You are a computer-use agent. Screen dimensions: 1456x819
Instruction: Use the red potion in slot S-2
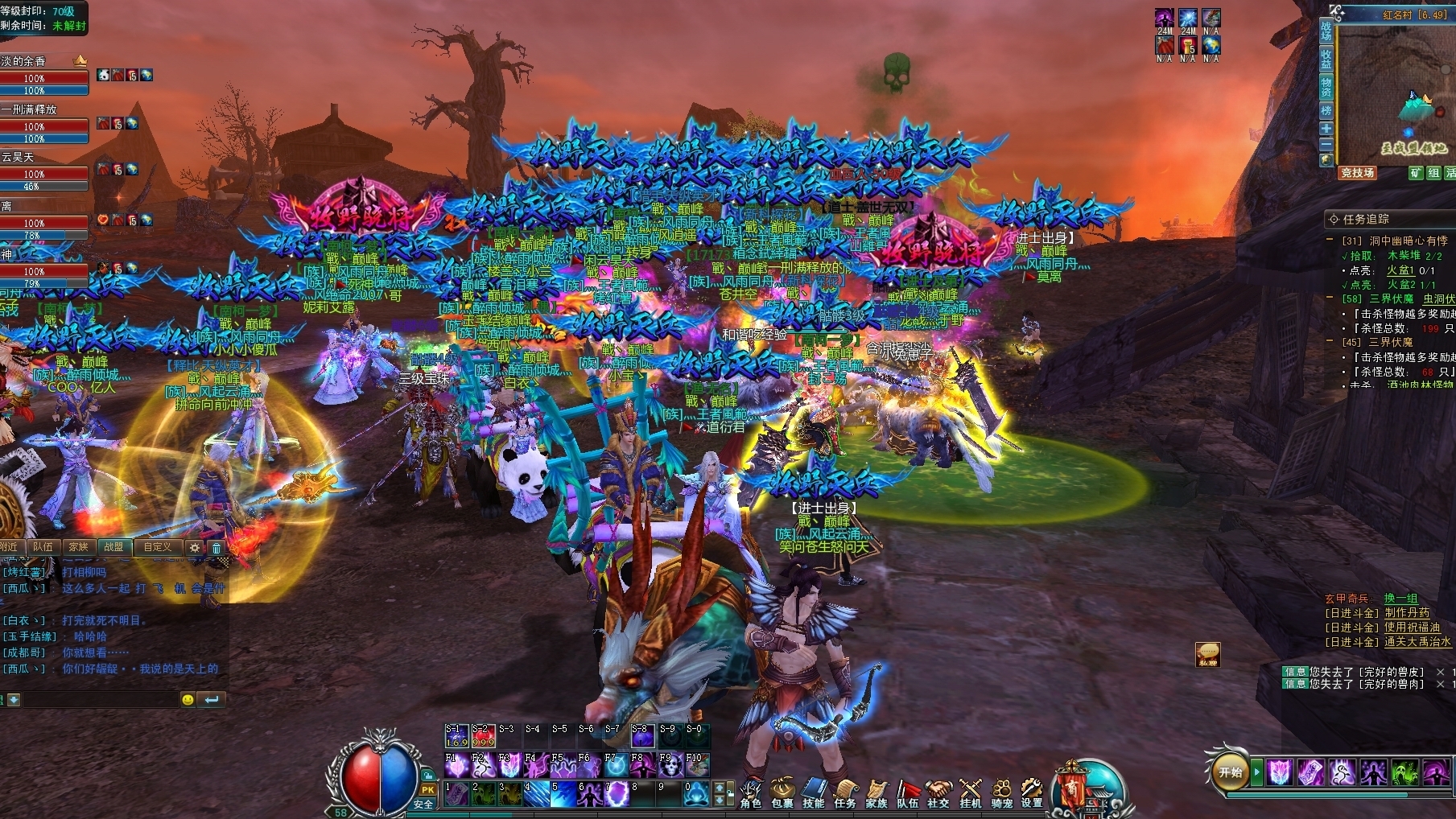[483, 736]
